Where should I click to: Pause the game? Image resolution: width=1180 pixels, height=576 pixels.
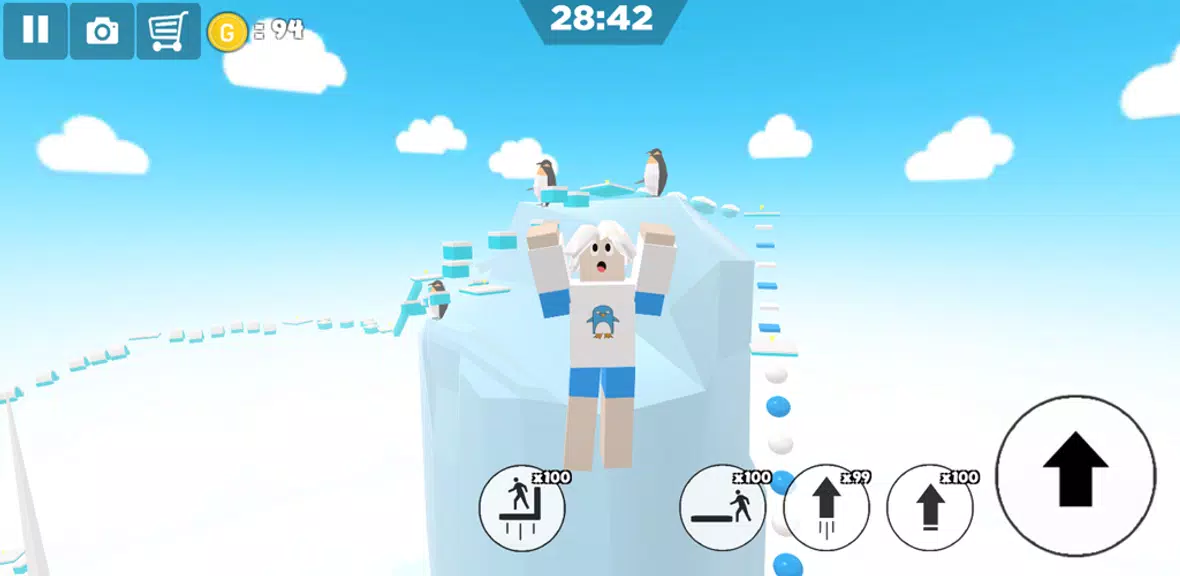[35, 31]
